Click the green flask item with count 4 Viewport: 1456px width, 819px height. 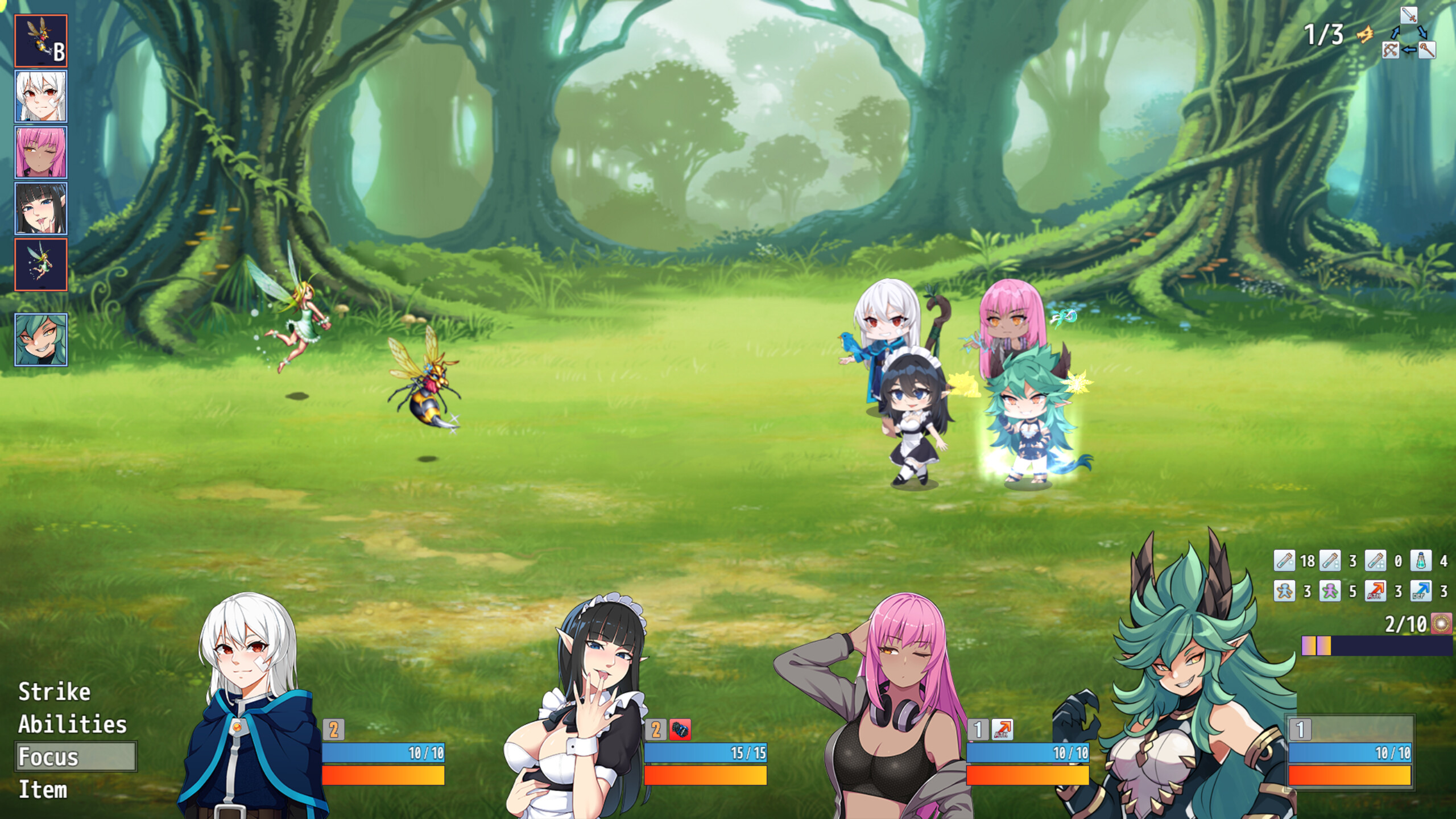pyautogui.click(x=1421, y=561)
